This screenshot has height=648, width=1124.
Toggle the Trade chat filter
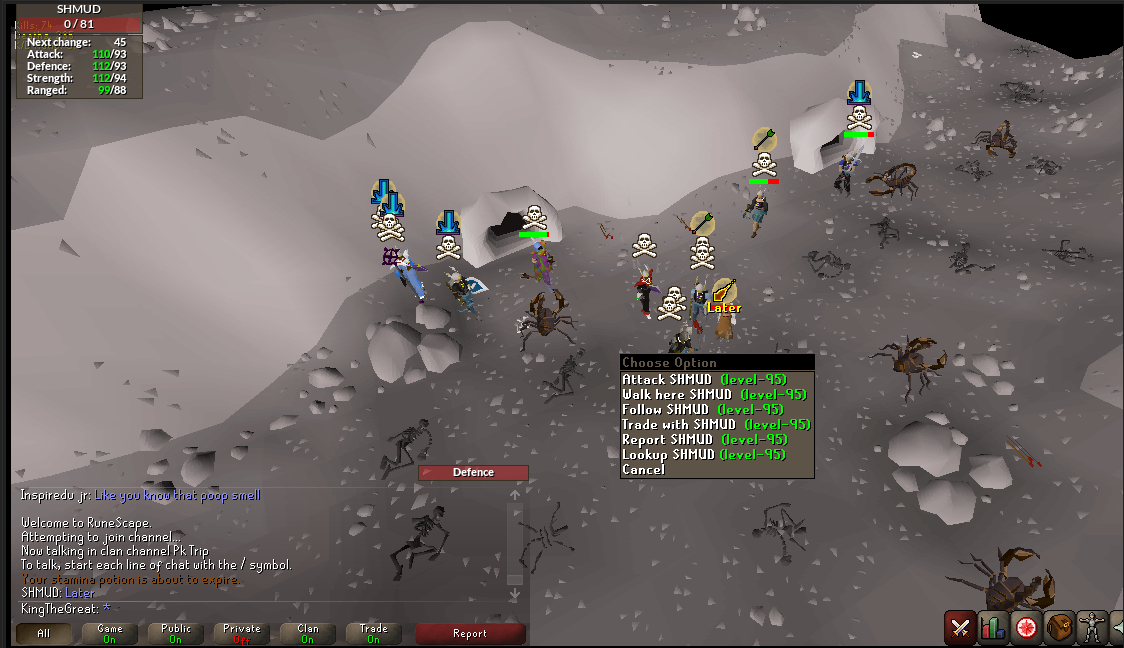373,633
